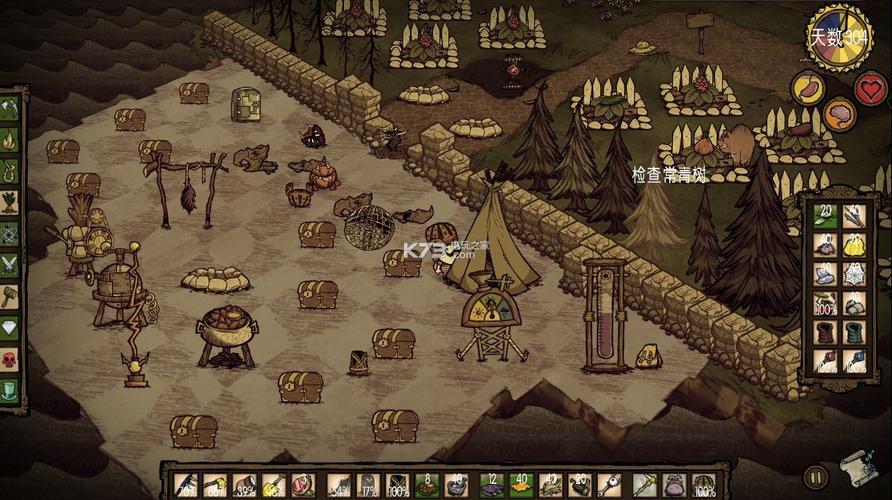Open the Tools crafting tab
892x500 pixels.
(10, 109)
